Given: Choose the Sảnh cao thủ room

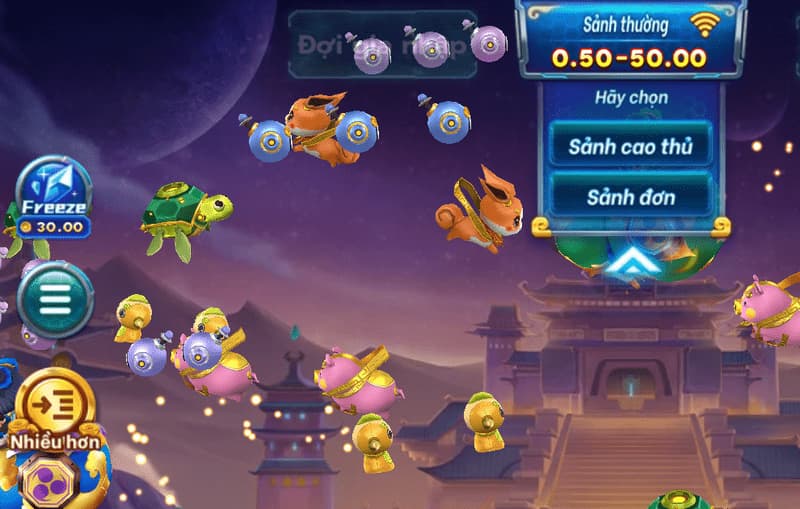Looking at the screenshot, I should [x=630, y=146].
